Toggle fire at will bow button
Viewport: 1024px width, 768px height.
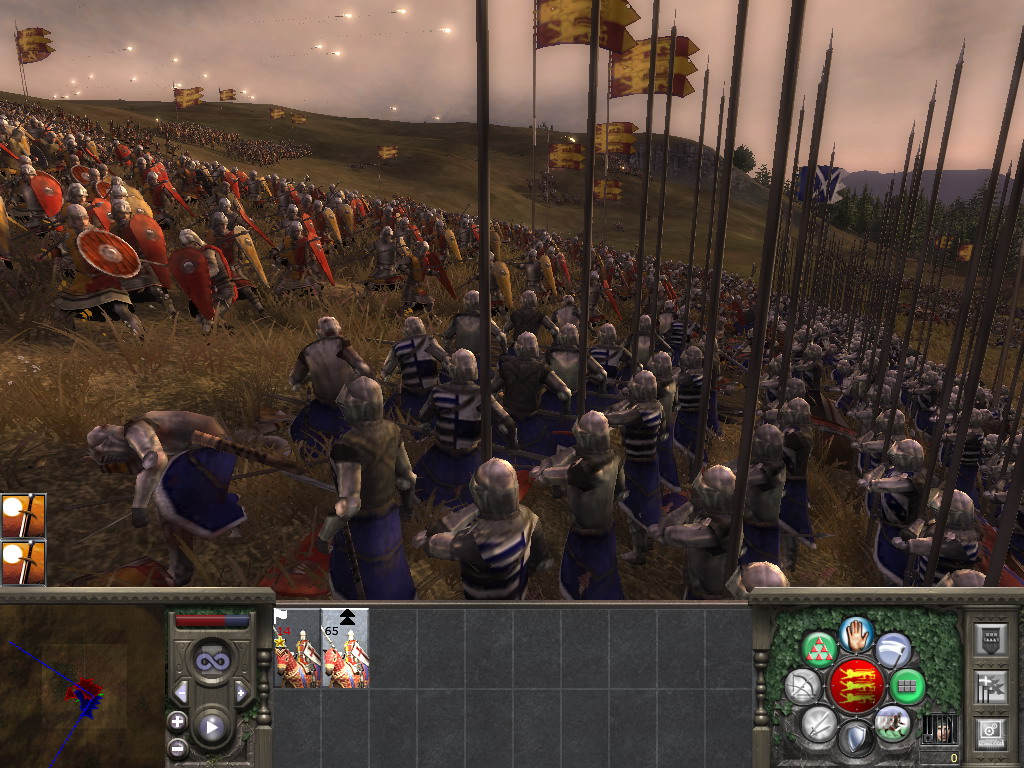(x=803, y=687)
